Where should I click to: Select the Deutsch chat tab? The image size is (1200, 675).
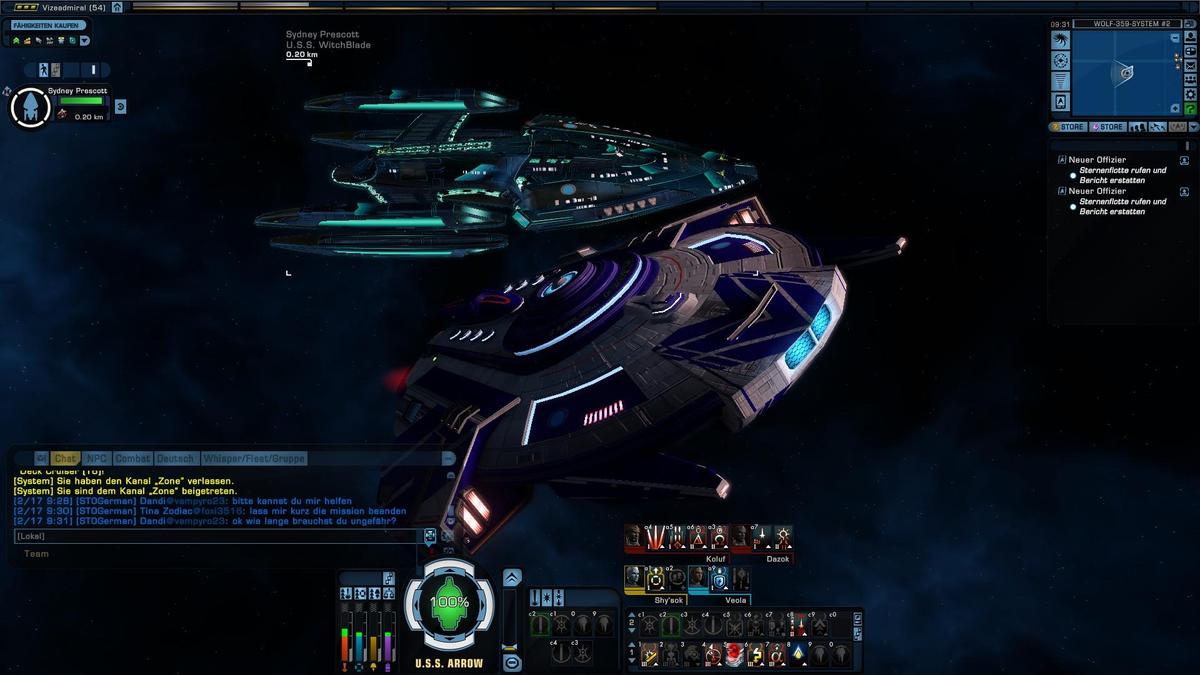coord(176,459)
